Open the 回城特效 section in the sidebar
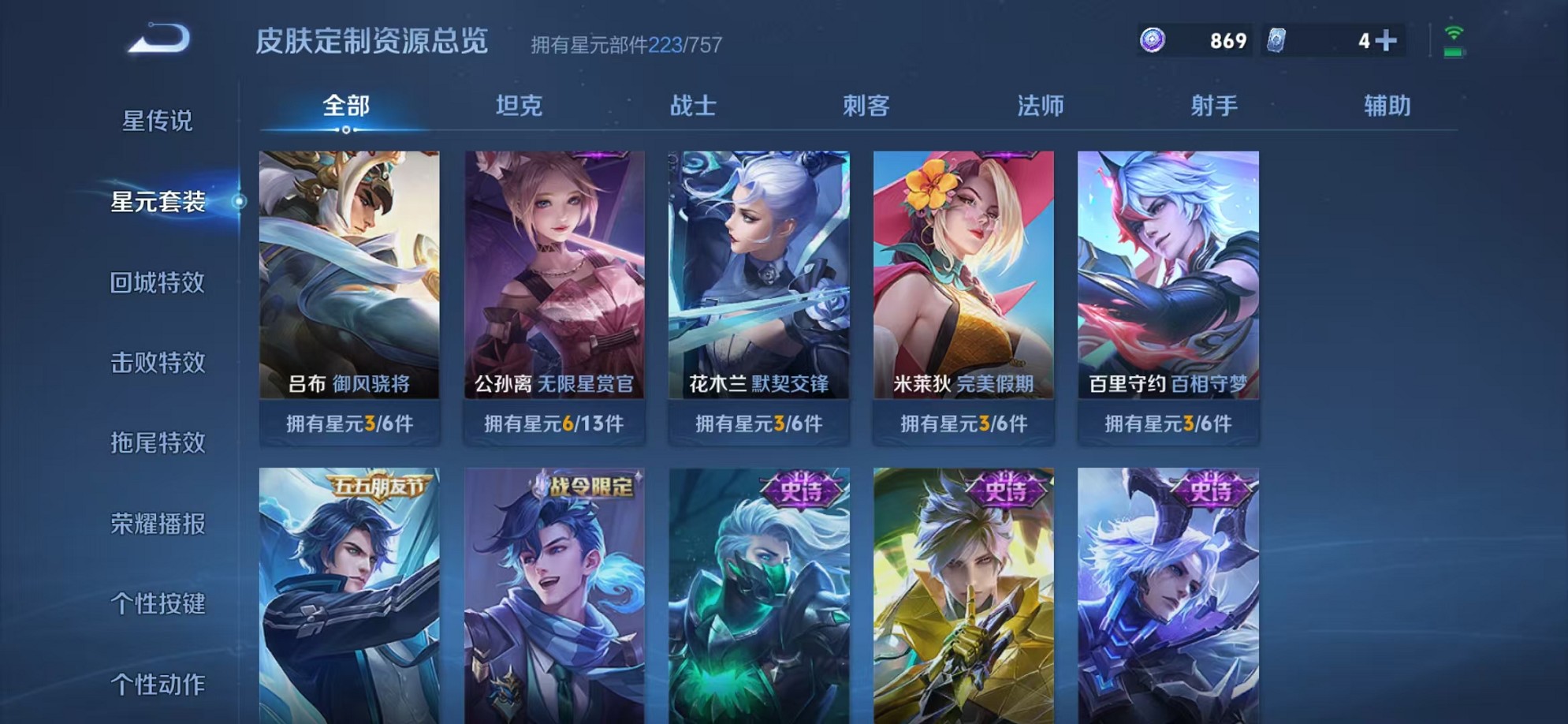1568x724 pixels. coord(156,282)
